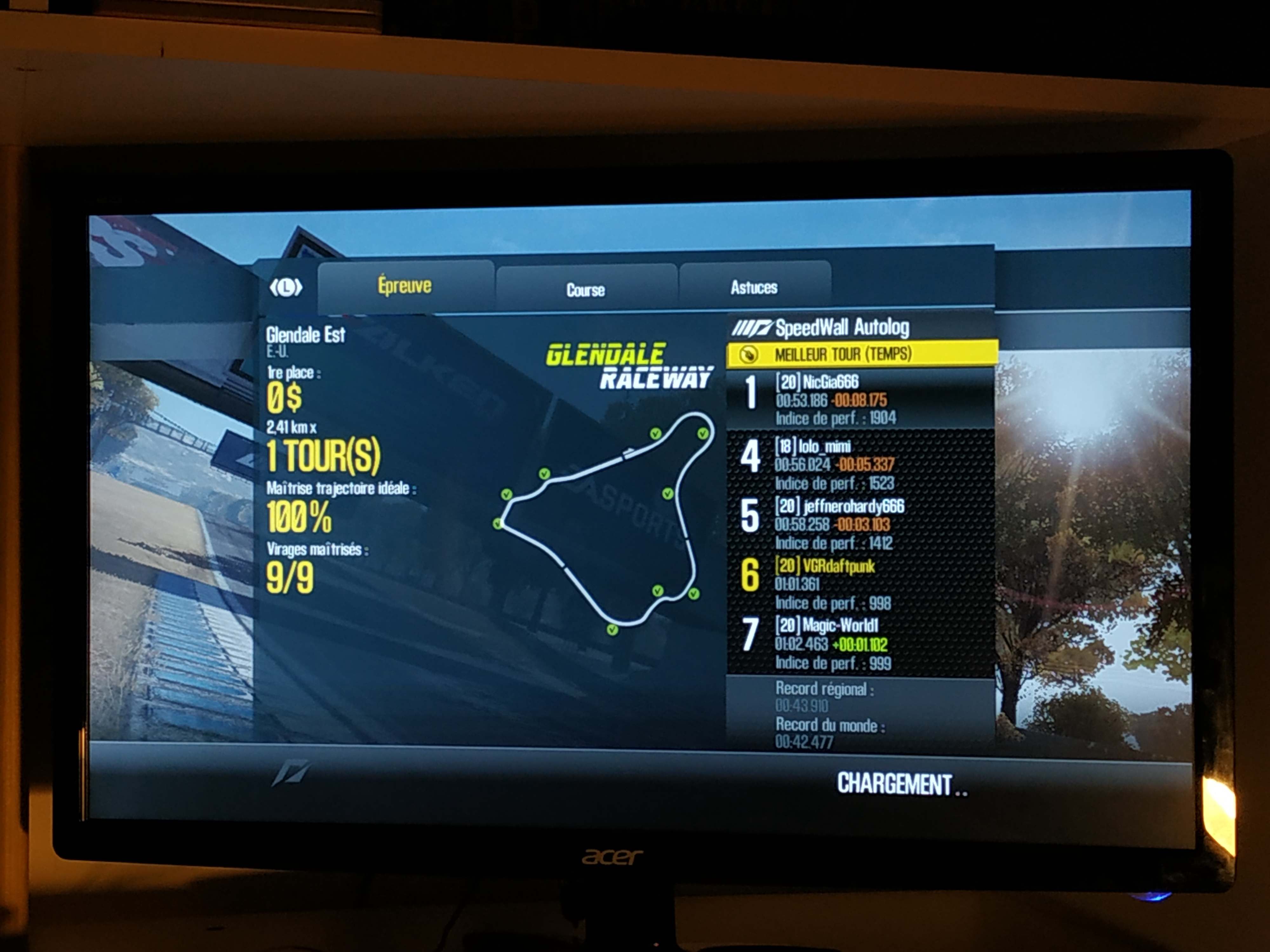Open the Course tab
Viewport: 1270px width, 952px height.
585,290
